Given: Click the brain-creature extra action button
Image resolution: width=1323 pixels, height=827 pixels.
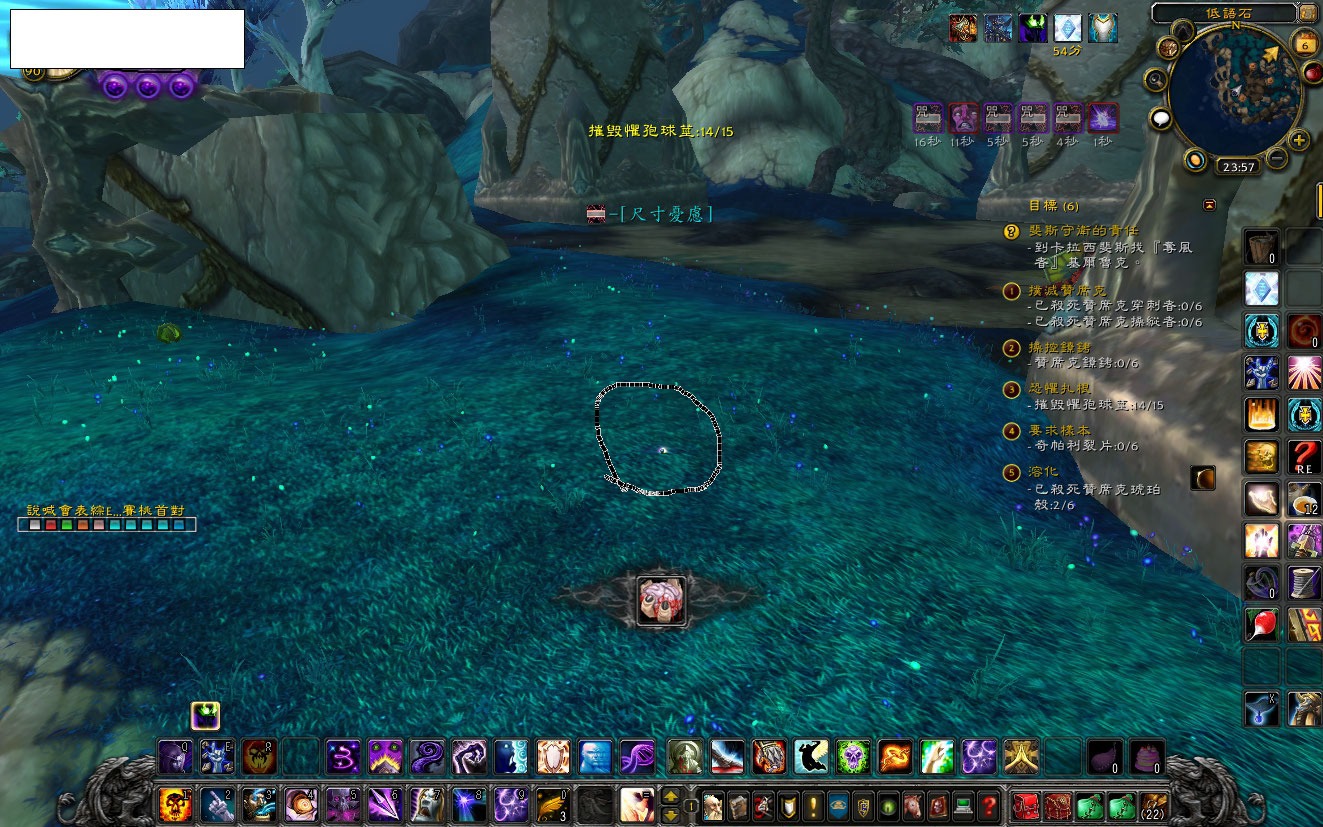Looking at the screenshot, I should 661,602.
